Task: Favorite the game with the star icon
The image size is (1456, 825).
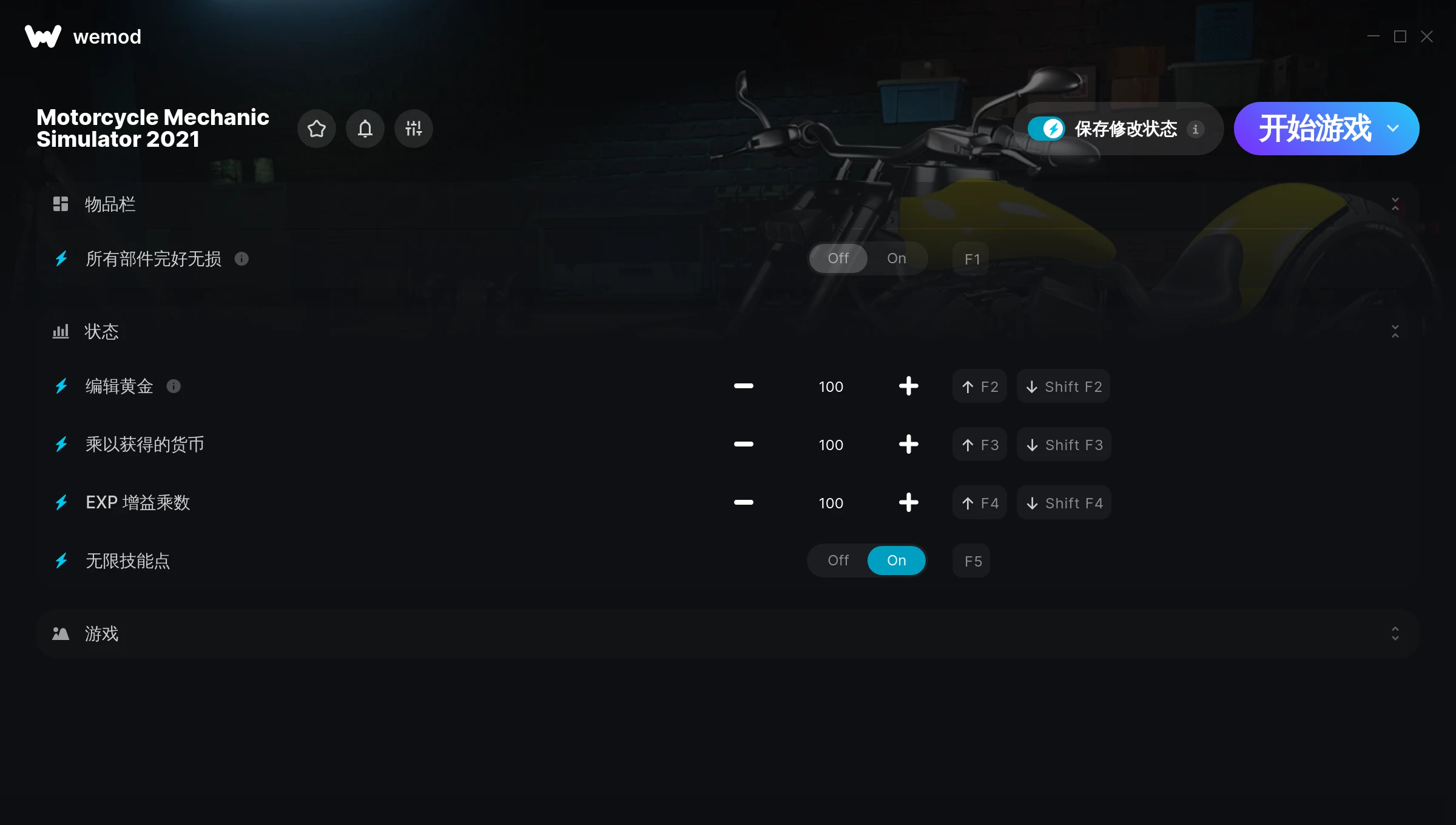Action: pyautogui.click(x=317, y=129)
